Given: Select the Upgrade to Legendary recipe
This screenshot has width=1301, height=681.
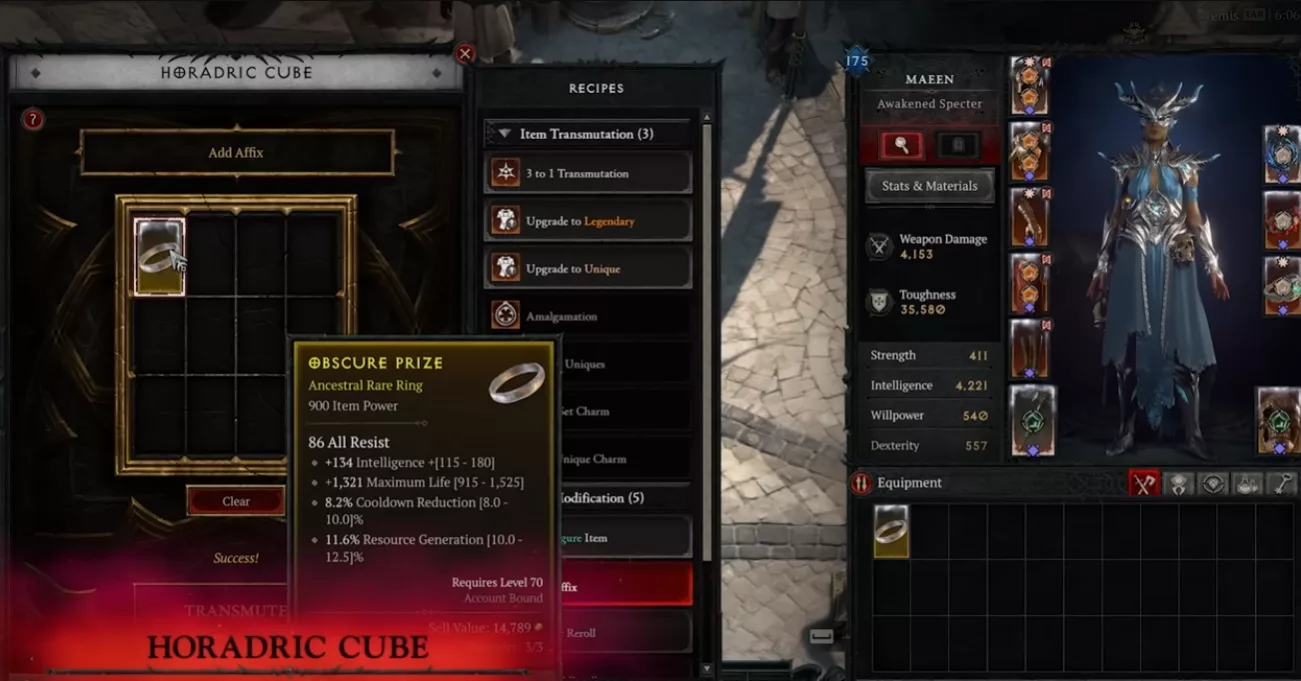Looking at the screenshot, I should pyautogui.click(x=588, y=221).
